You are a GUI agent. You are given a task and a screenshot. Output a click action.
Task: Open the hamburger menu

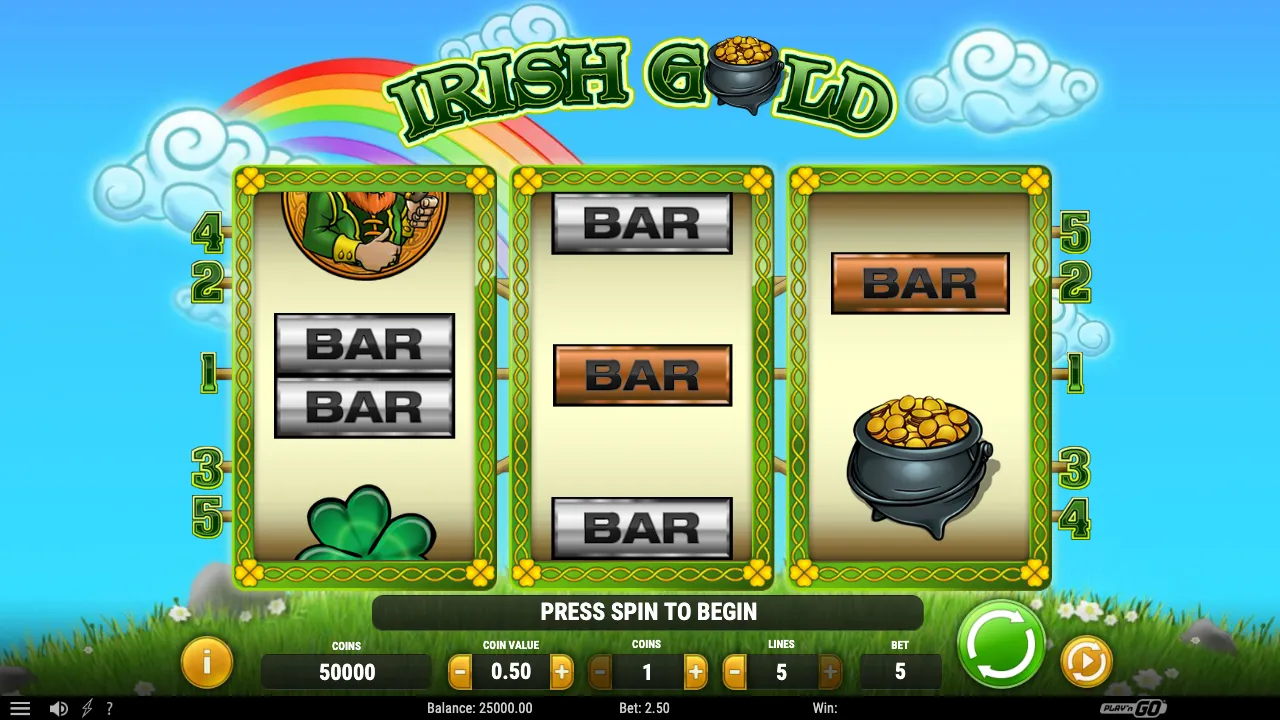[x=21, y=708]
